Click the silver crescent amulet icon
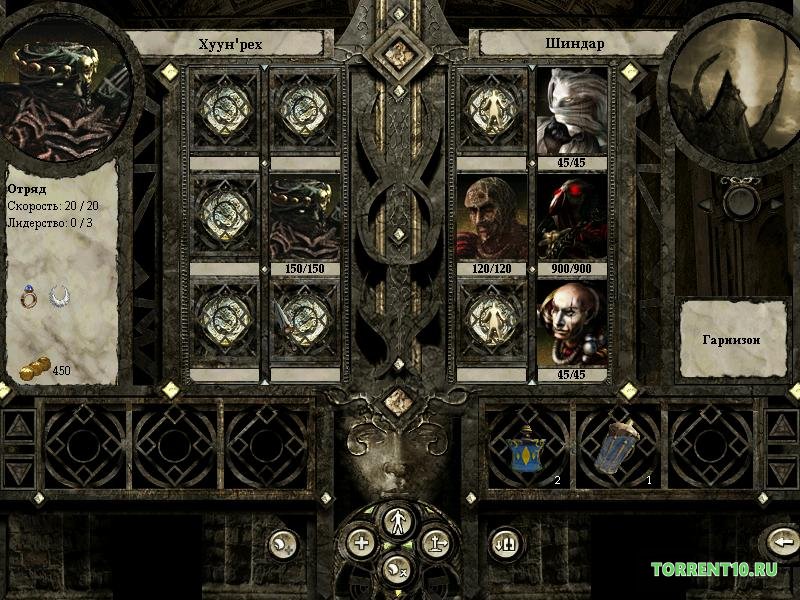This screenshot has height=600, width=800. (61, 296)
